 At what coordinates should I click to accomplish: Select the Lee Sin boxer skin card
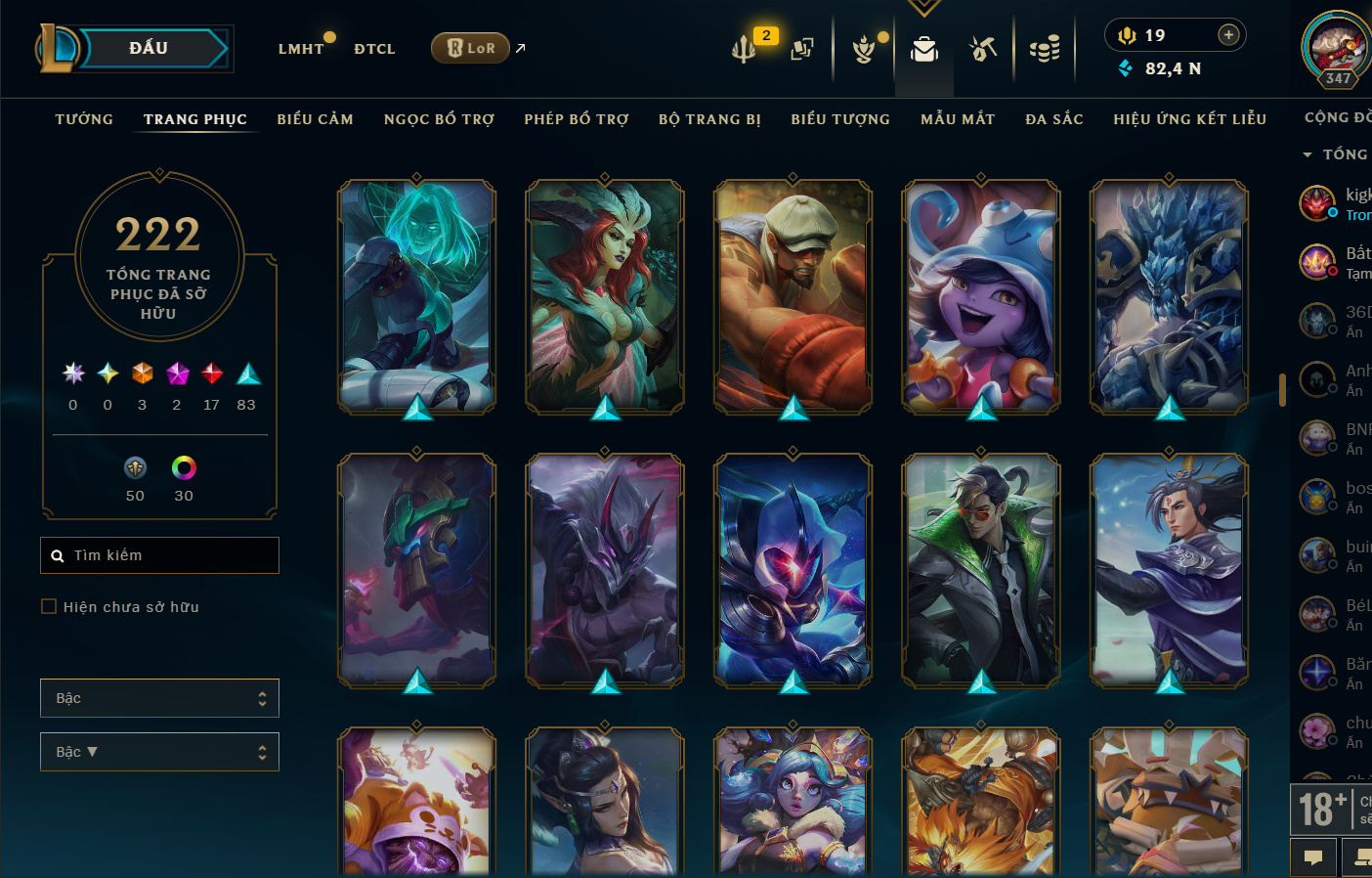(793, 295)
